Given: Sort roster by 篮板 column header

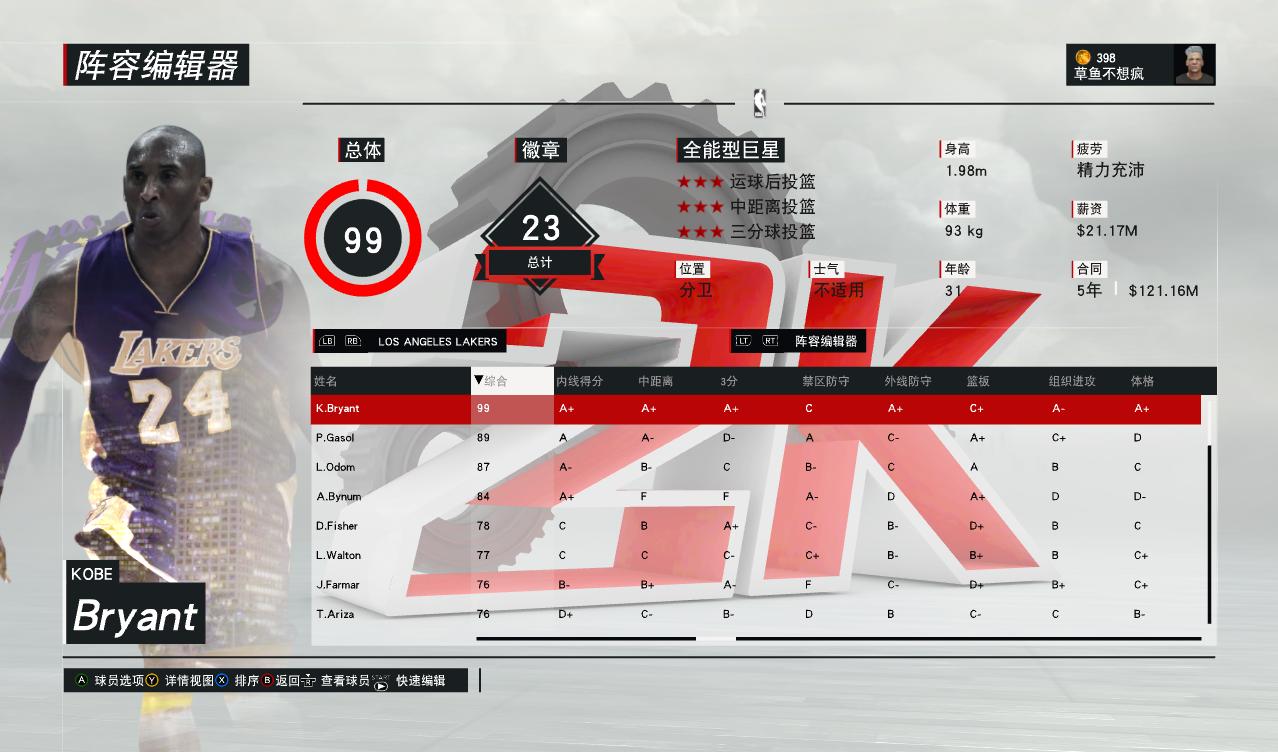Looking at the screenshot, I should coord(978,381).
